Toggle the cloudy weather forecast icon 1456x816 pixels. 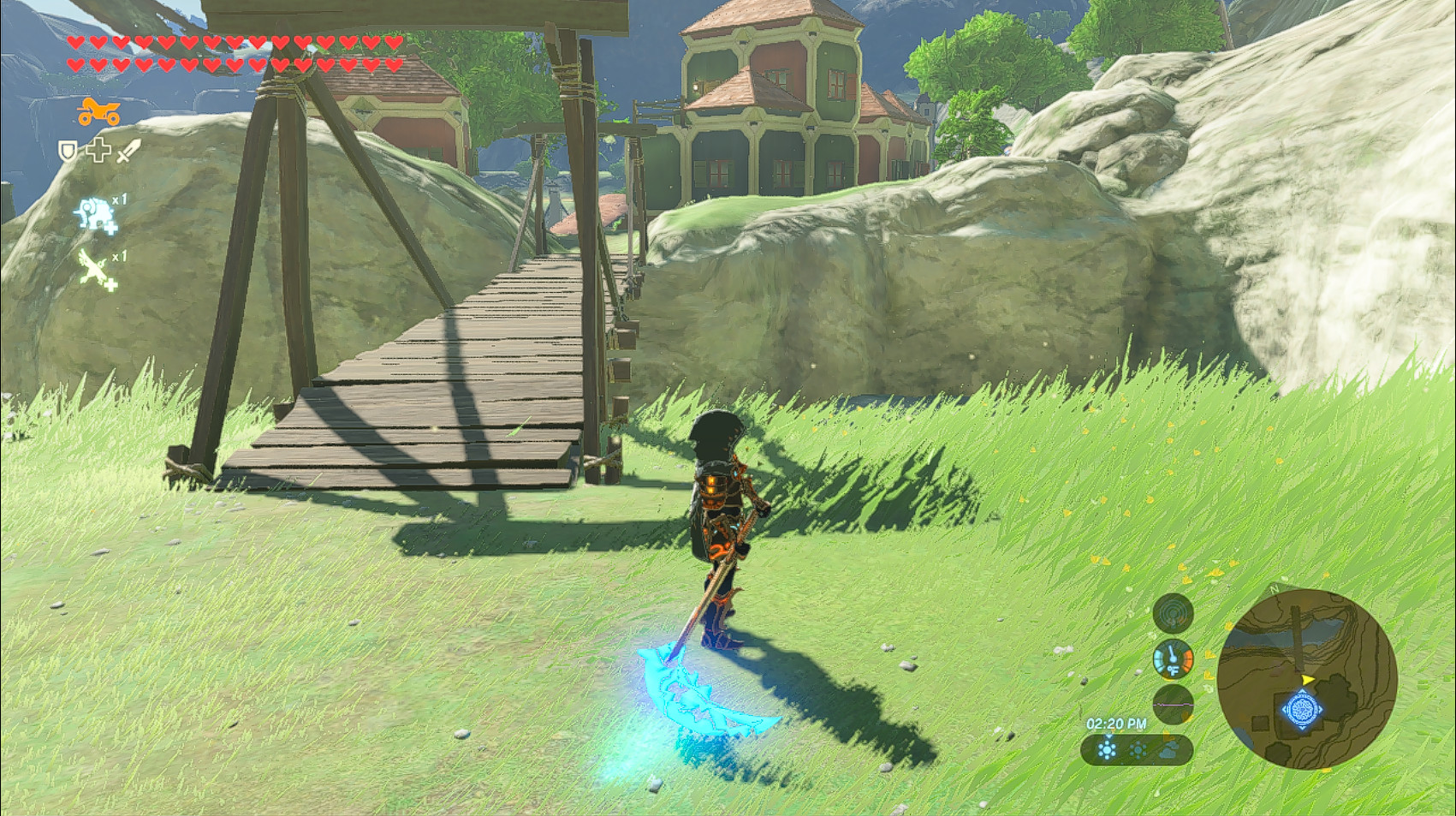[x=1168, y=751]
